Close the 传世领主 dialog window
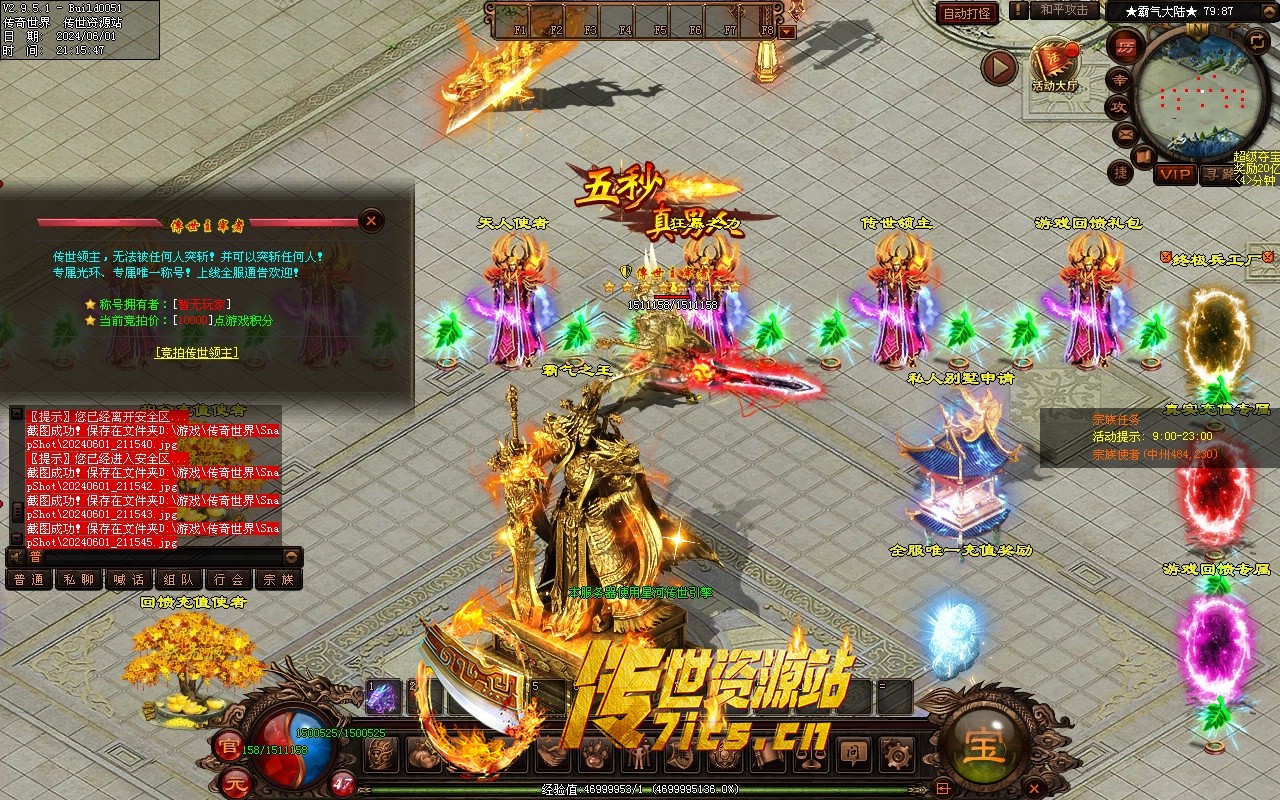Viewport: 1280px width, 800px height. [371, 220]
